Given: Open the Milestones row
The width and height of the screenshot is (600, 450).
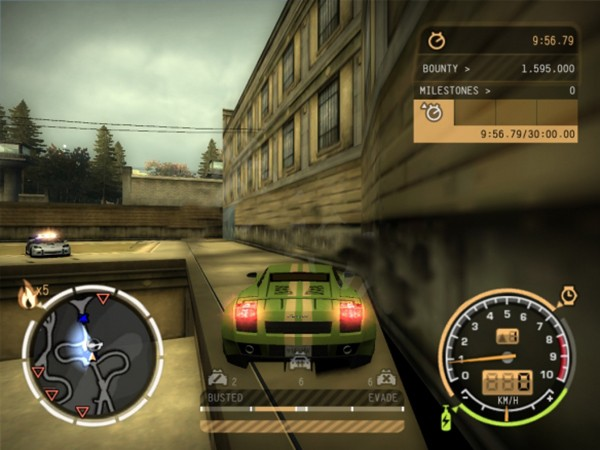Looking at the screenshot, I should pos(497,90).
